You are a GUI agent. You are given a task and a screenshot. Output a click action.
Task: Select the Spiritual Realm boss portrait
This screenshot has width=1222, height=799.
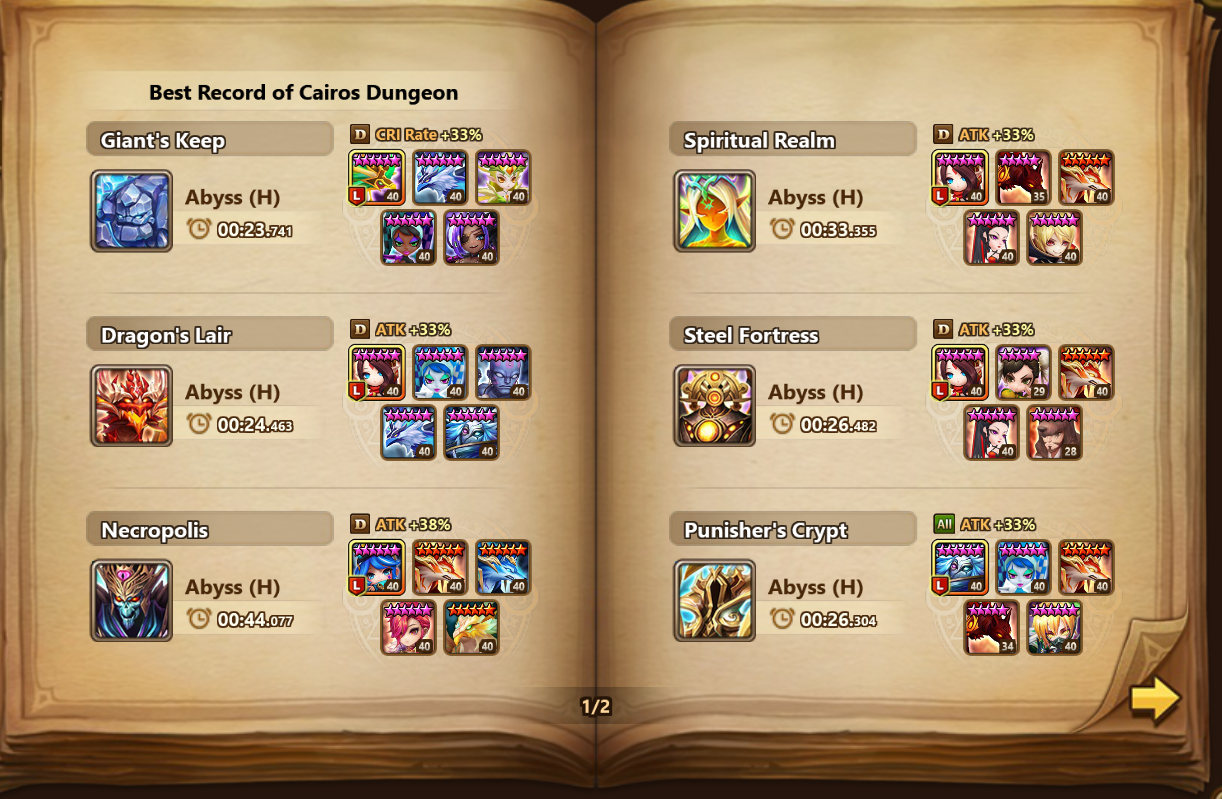(x=714, y=211)
